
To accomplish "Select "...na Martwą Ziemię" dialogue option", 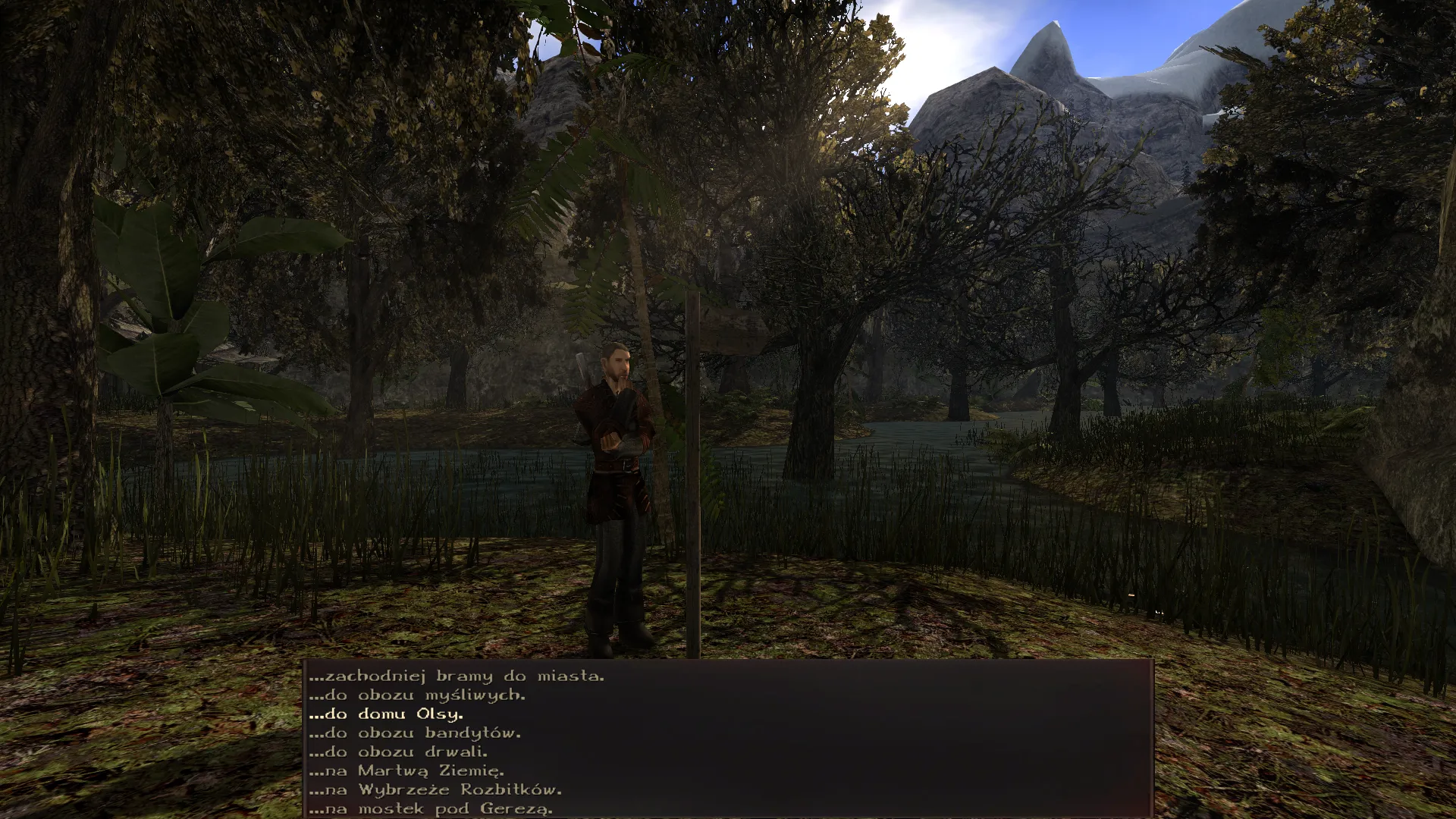I will [x=407, y=770].
